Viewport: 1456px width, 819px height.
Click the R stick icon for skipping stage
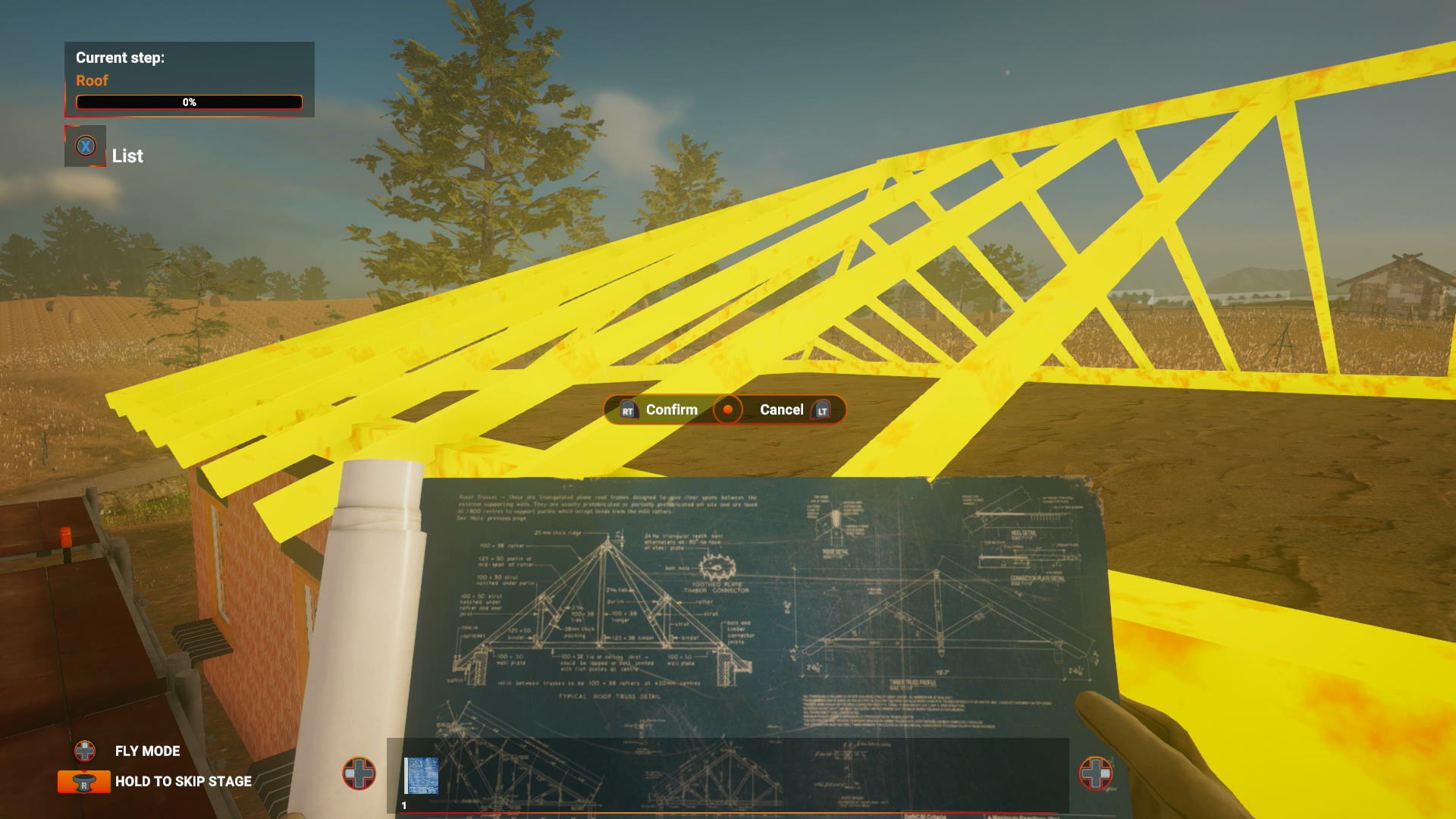[83, 781]
